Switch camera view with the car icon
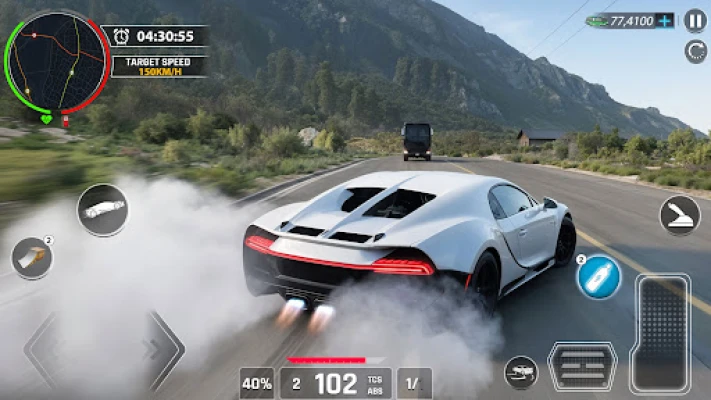Viewport: 711px width, 400px height. [103, 210]
